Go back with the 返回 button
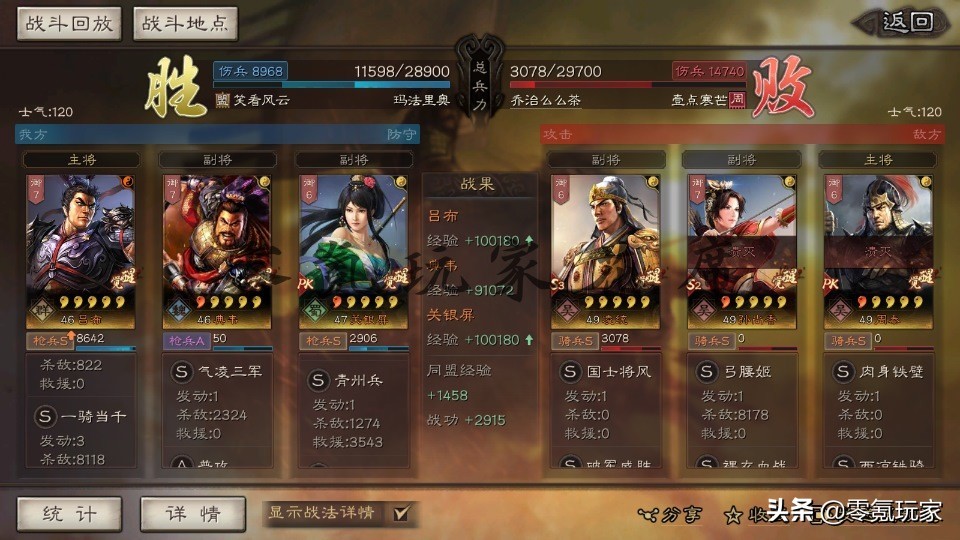This screenshot has height=540, width=960. 908,22
